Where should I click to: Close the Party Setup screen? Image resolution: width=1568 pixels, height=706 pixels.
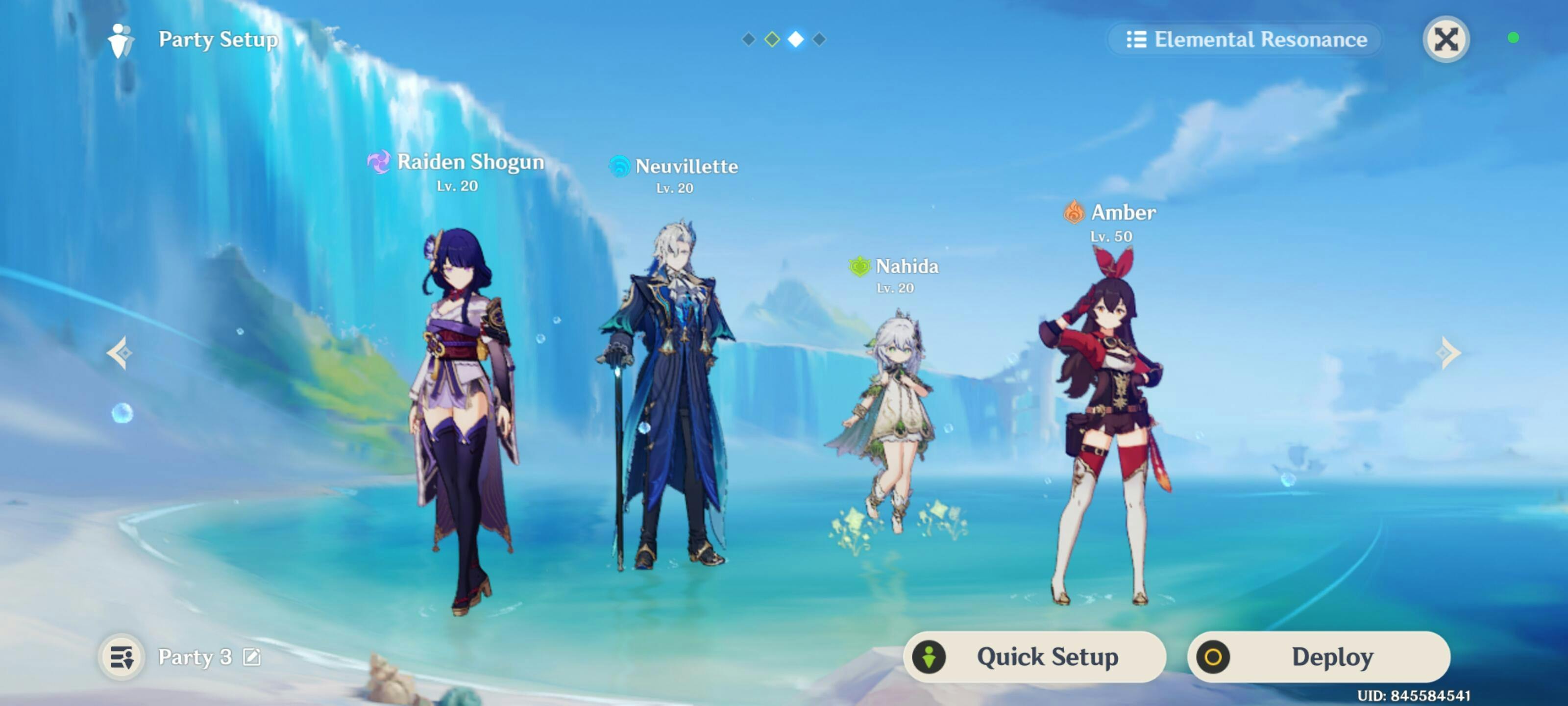coord(1445,40)
